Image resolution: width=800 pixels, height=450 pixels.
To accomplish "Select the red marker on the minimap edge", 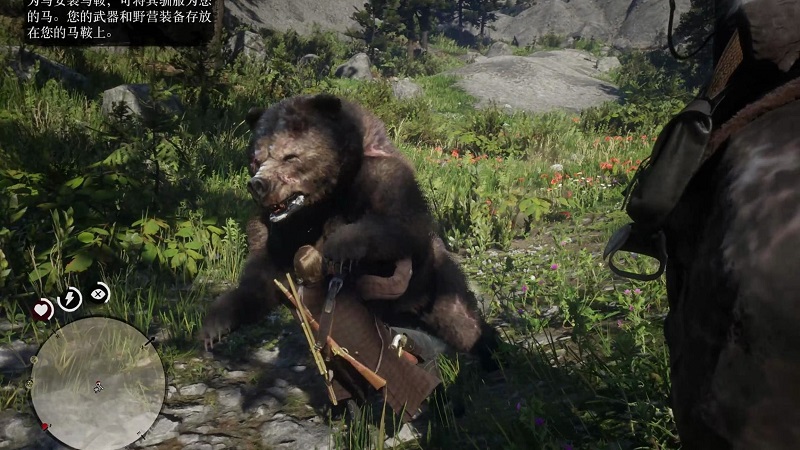I will (44, 425).
